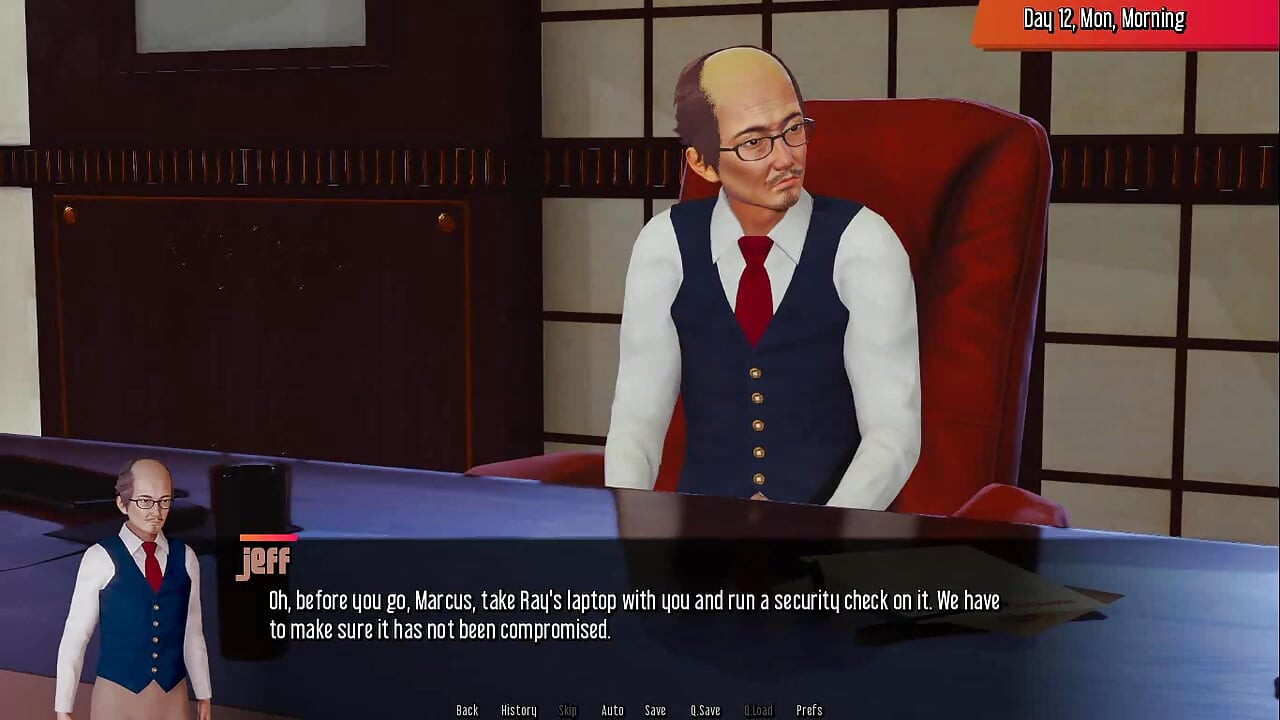Click the 'jeff' speaker name label
The height and width of the screenshot is (720, 1280).
(264, 561)
